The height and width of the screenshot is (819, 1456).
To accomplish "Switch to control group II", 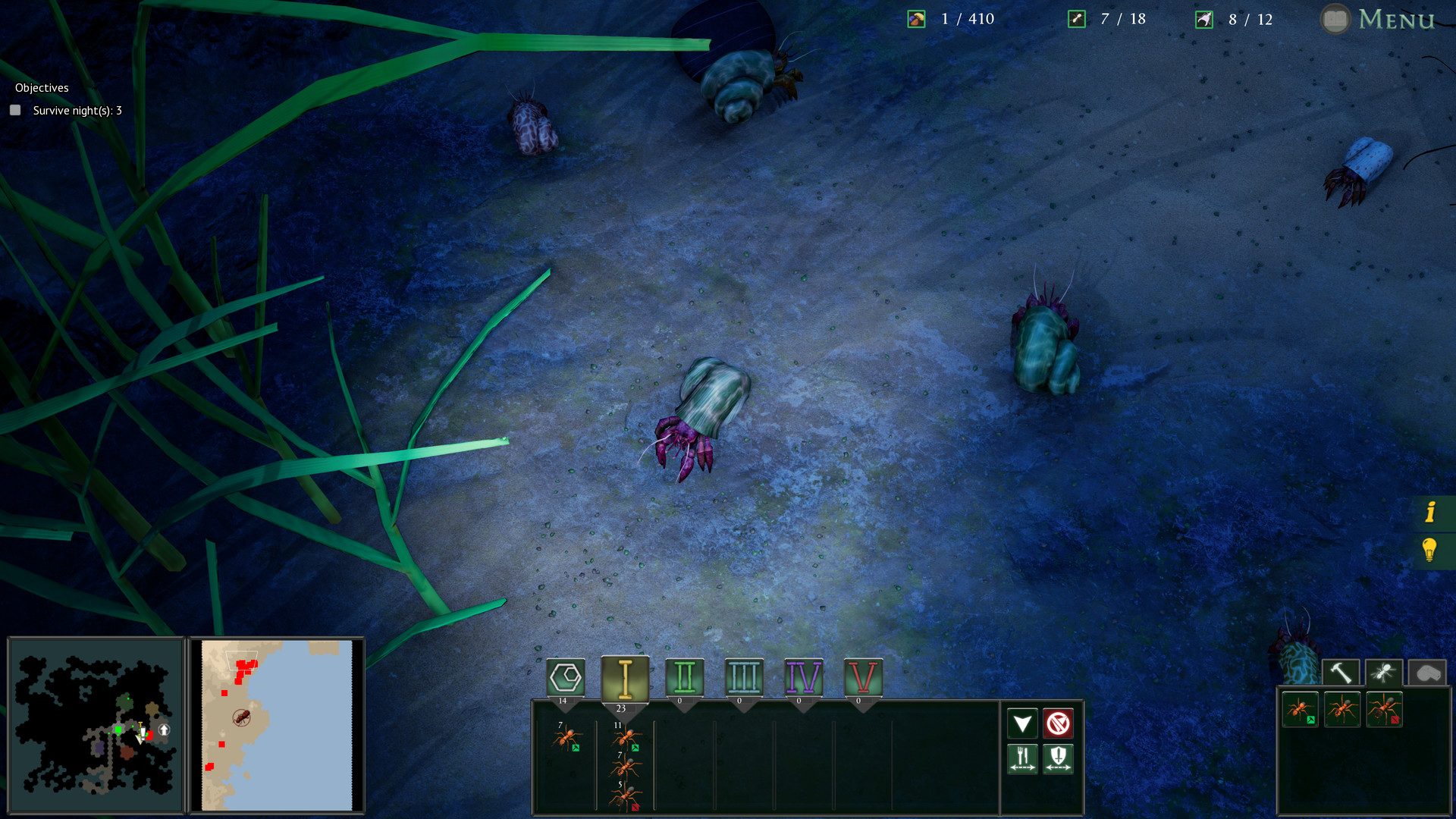I will [x=684, y=677].
